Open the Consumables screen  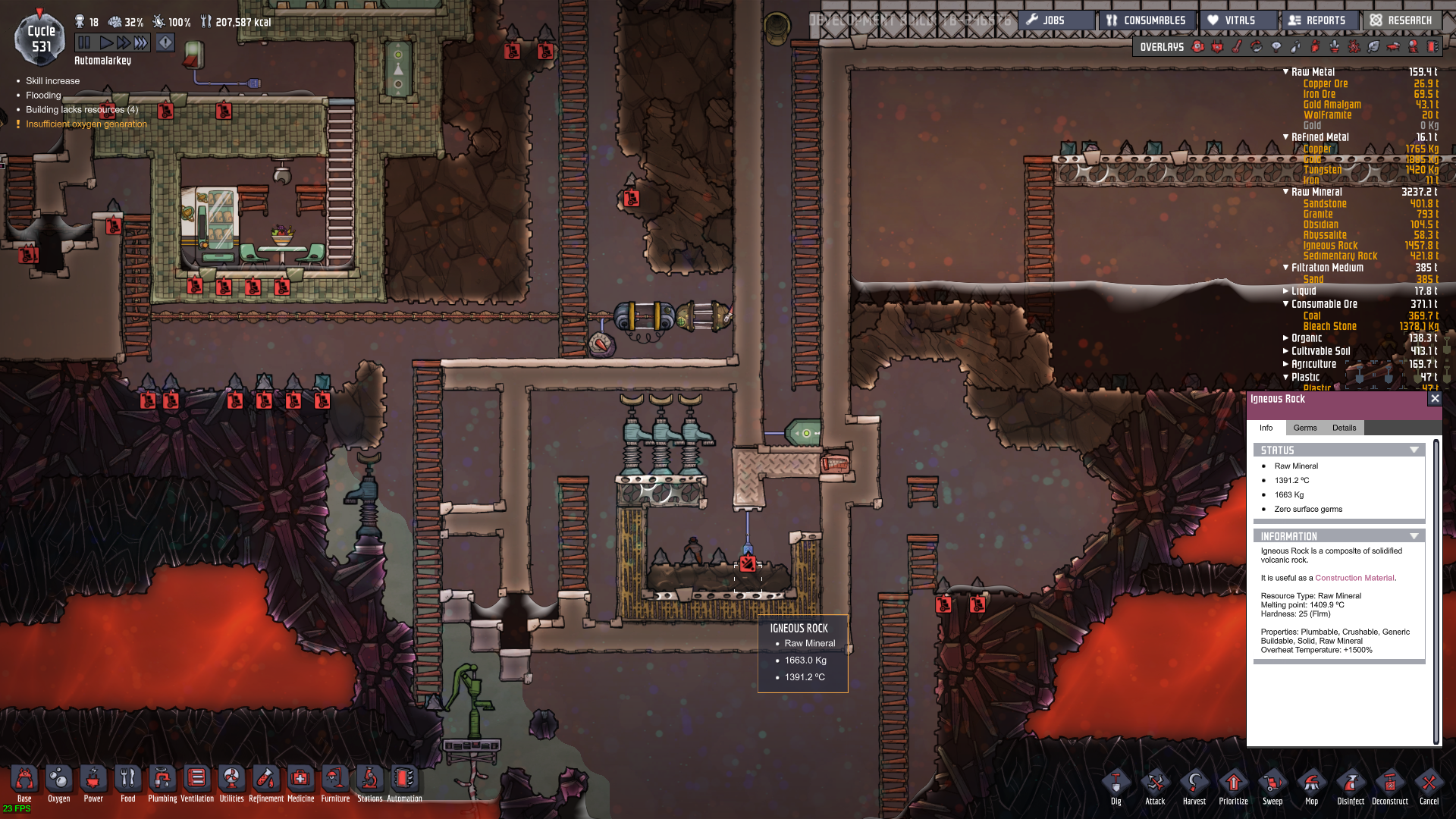coord(1146,20)
